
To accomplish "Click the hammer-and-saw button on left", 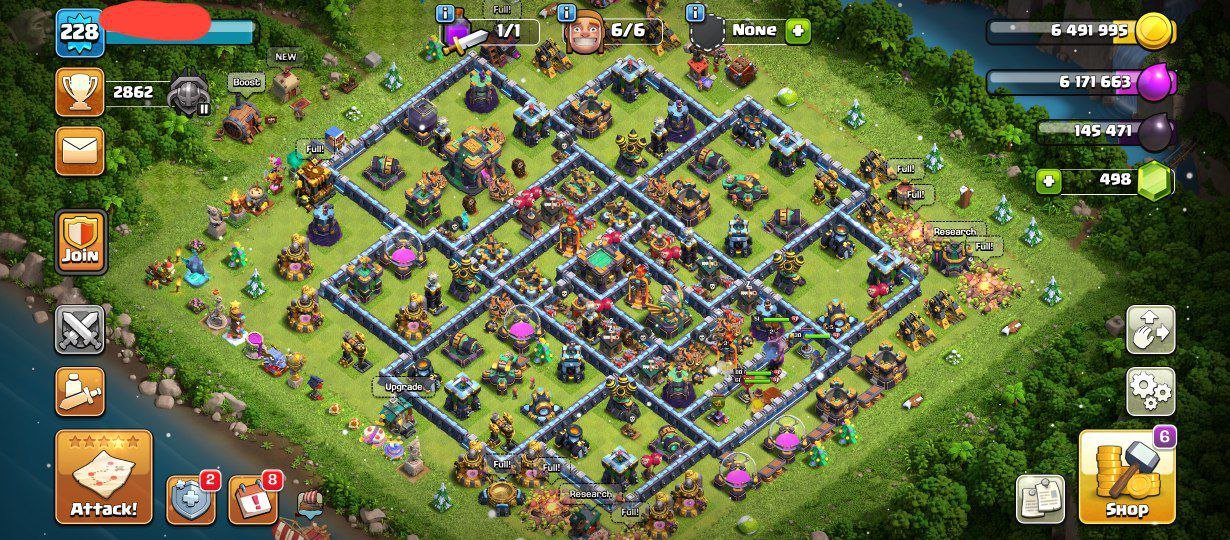I will (x=80, y=391).
